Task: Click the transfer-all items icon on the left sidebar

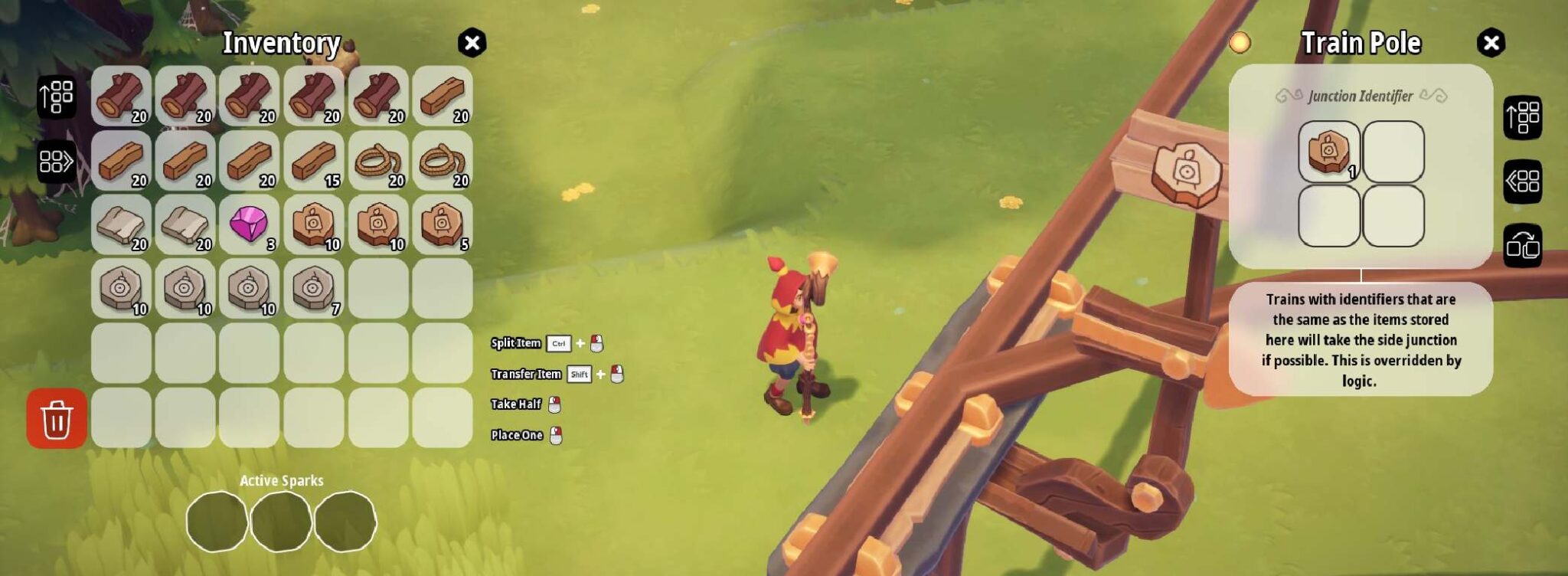Action: [x=55, y=163]
